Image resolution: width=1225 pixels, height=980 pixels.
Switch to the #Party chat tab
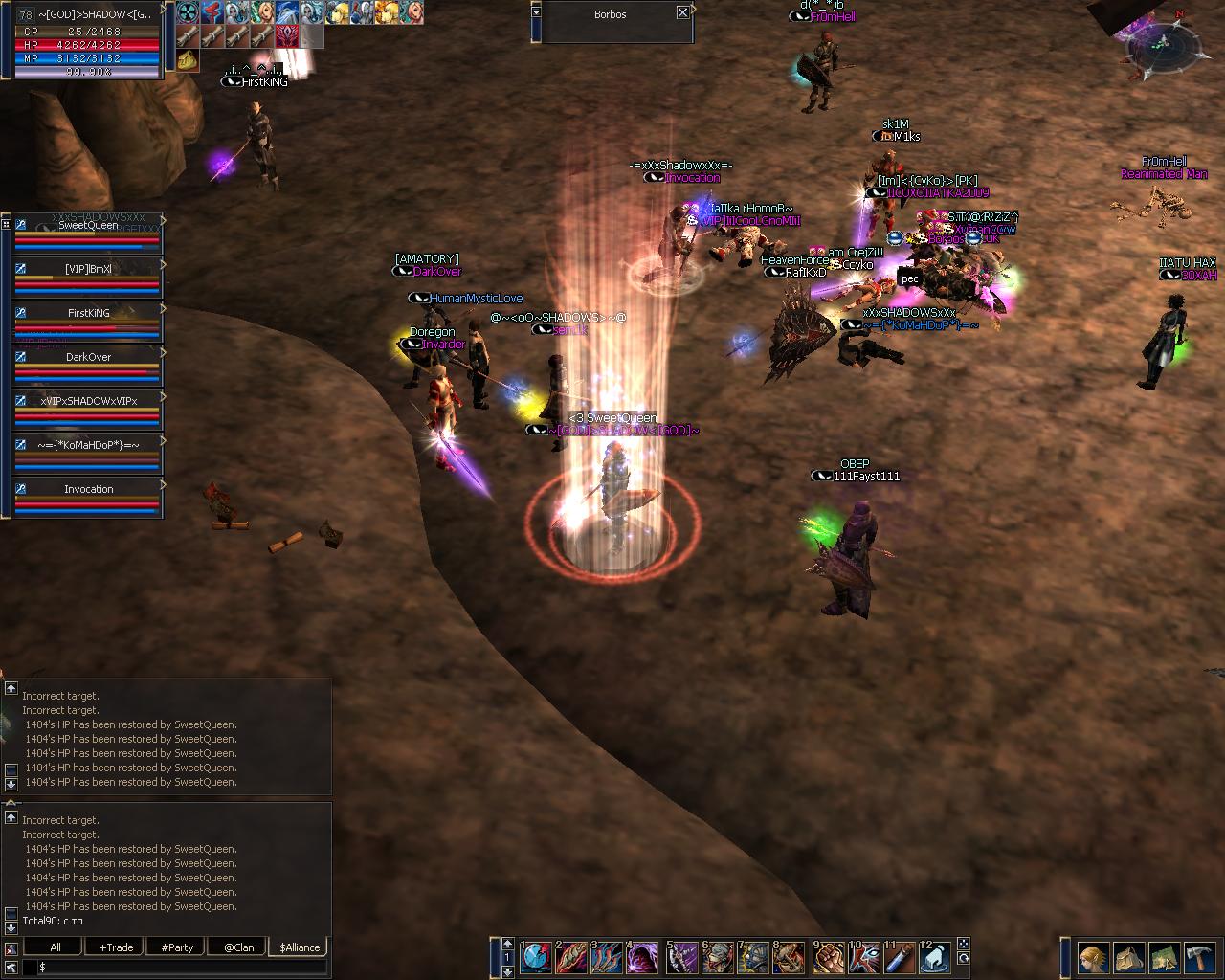(177, 947)
